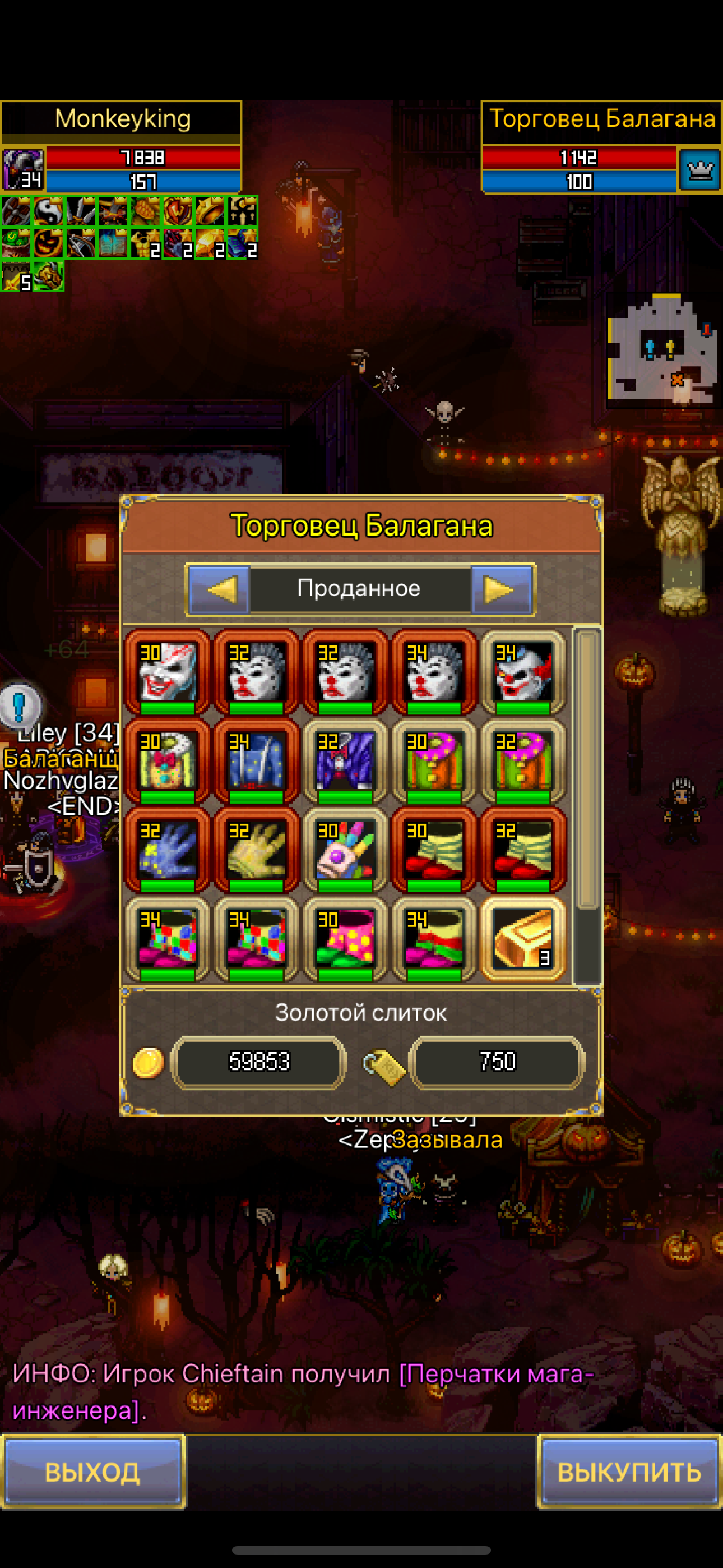Select the gold bar item slot
The height and width of the screenshot is (1568, 723).
pyautogui.click(x=523, y=938)
